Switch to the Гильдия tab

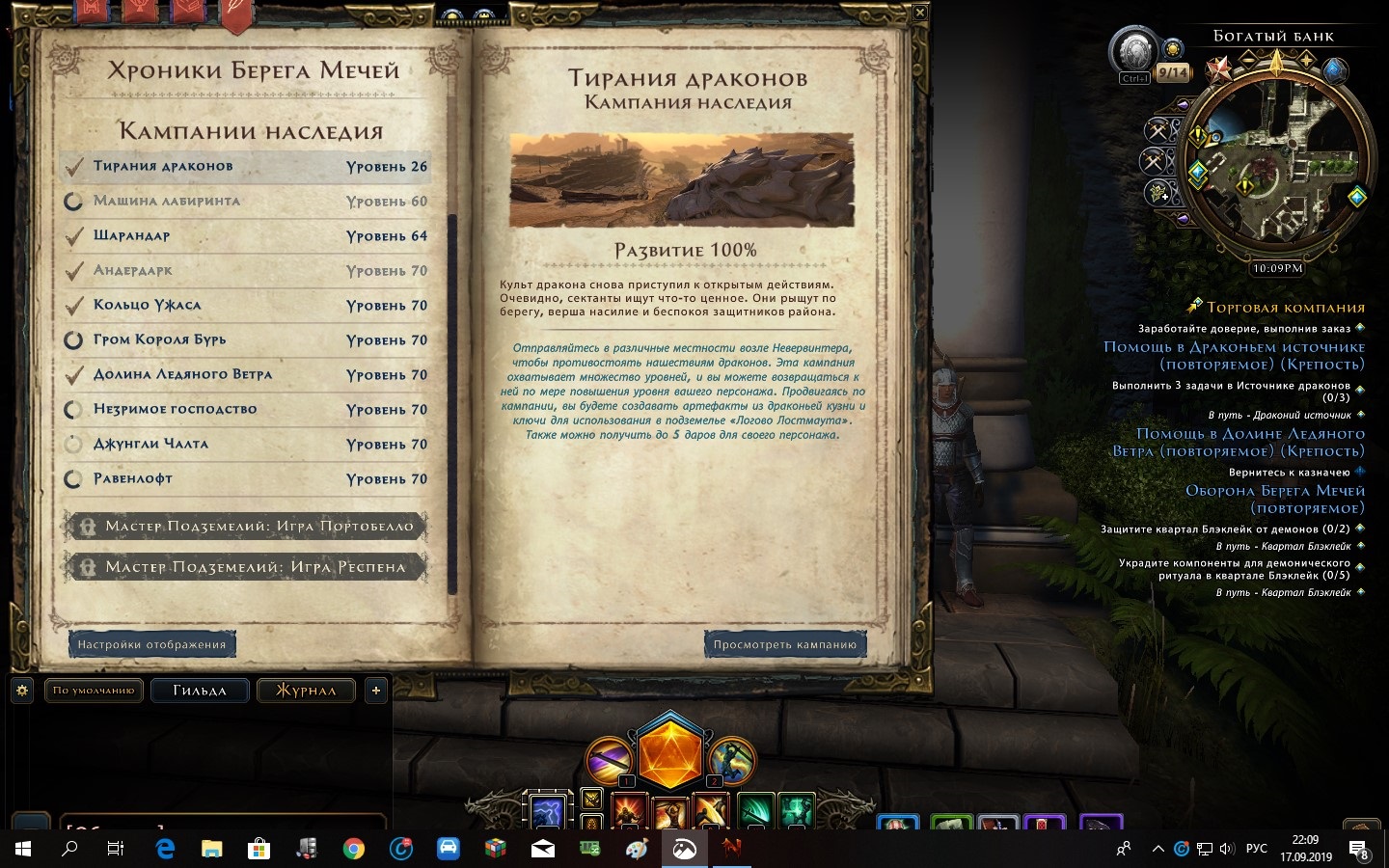tap(200, 690)
